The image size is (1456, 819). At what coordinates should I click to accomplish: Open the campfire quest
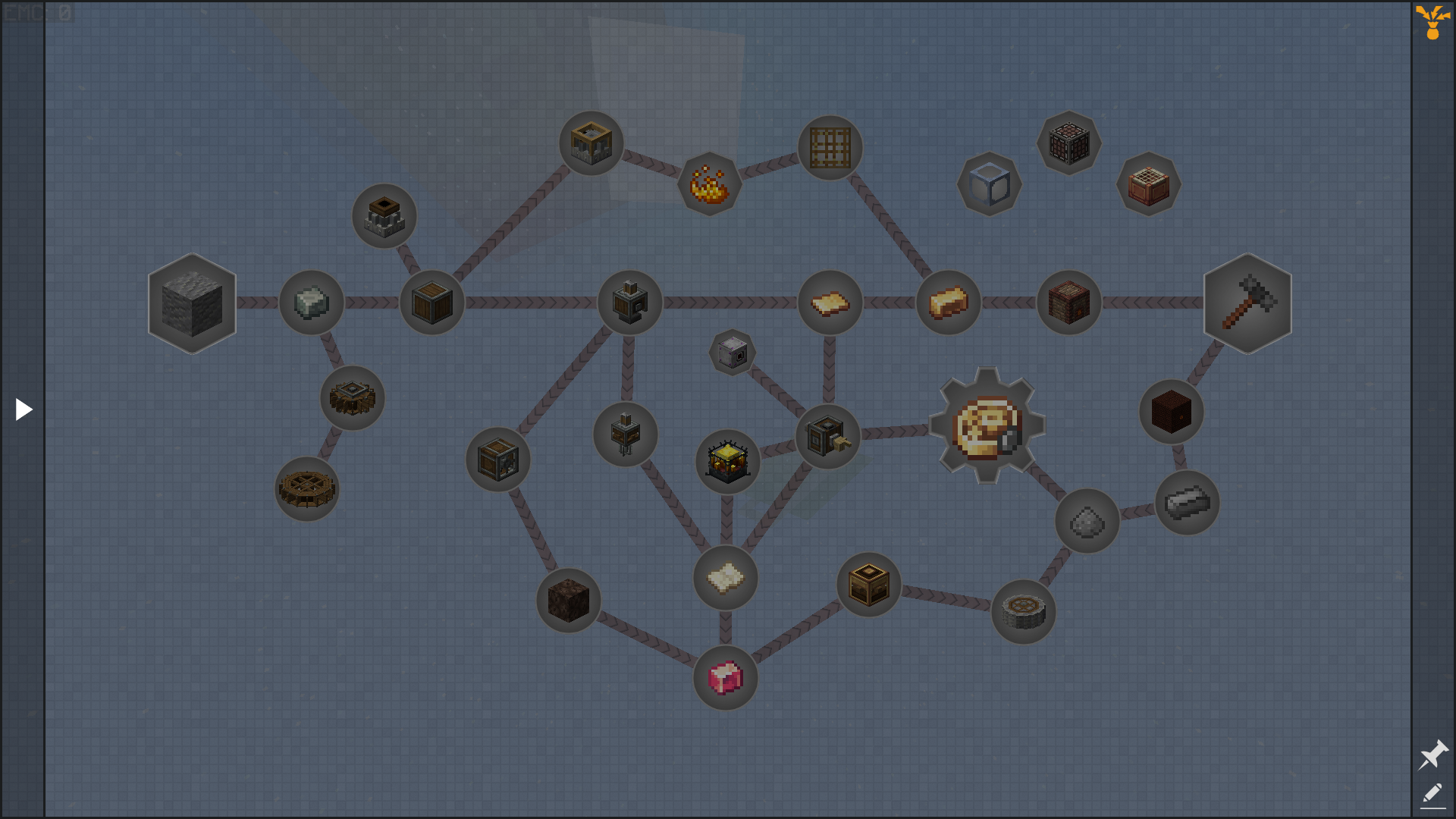(x=708, y=182)
